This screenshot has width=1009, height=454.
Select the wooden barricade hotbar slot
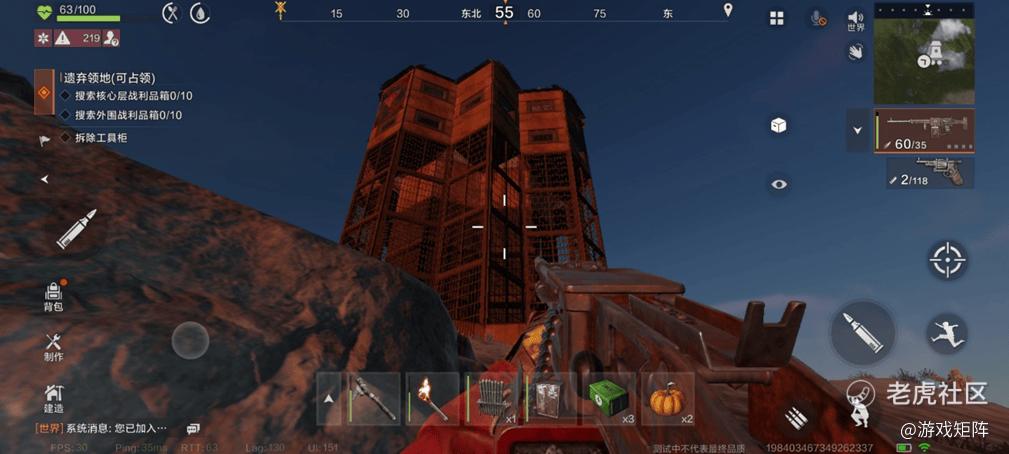[x=491, y=399]
